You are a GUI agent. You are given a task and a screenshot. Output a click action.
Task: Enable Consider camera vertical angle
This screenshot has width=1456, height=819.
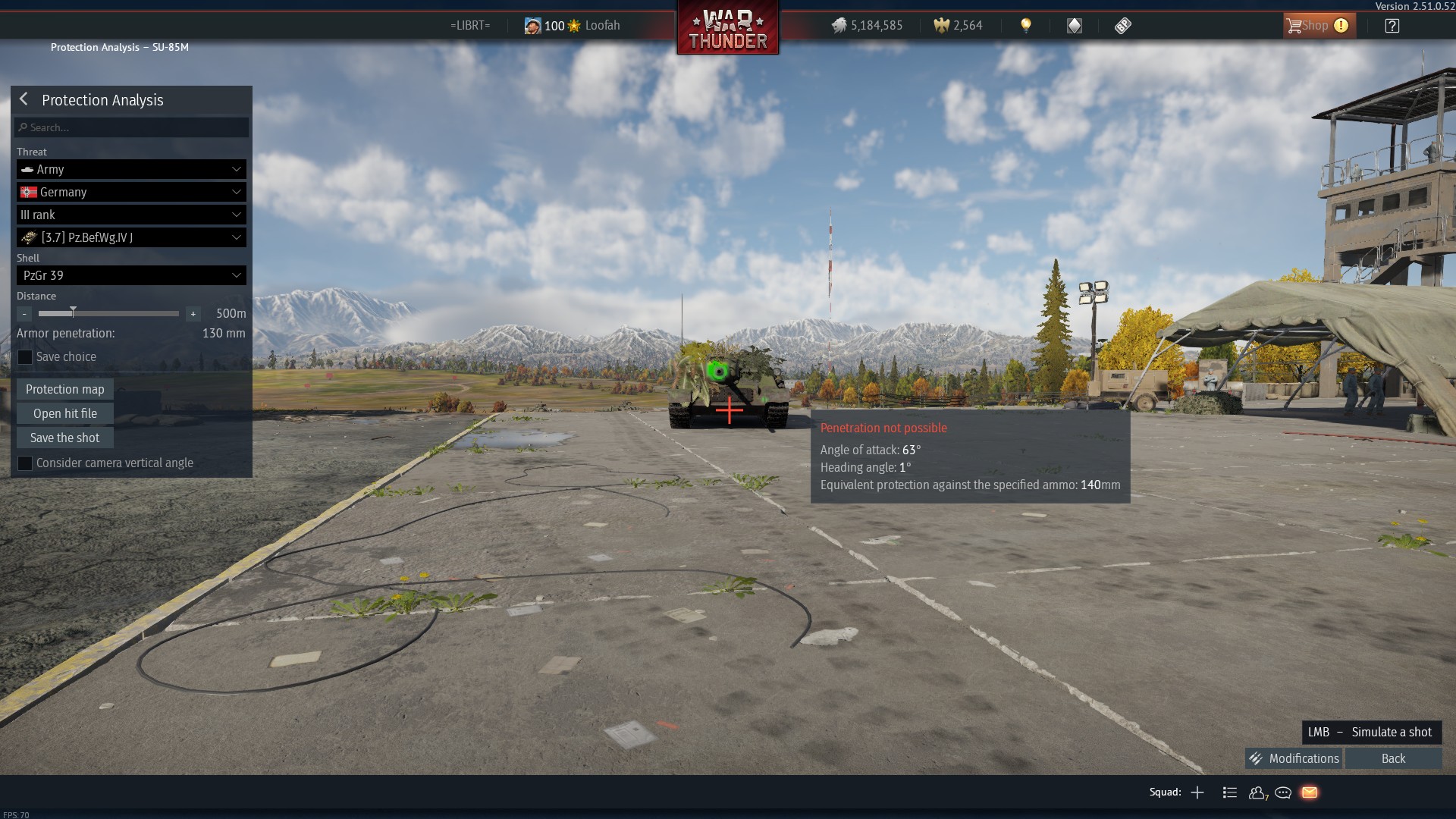click(x=25, y=463)
